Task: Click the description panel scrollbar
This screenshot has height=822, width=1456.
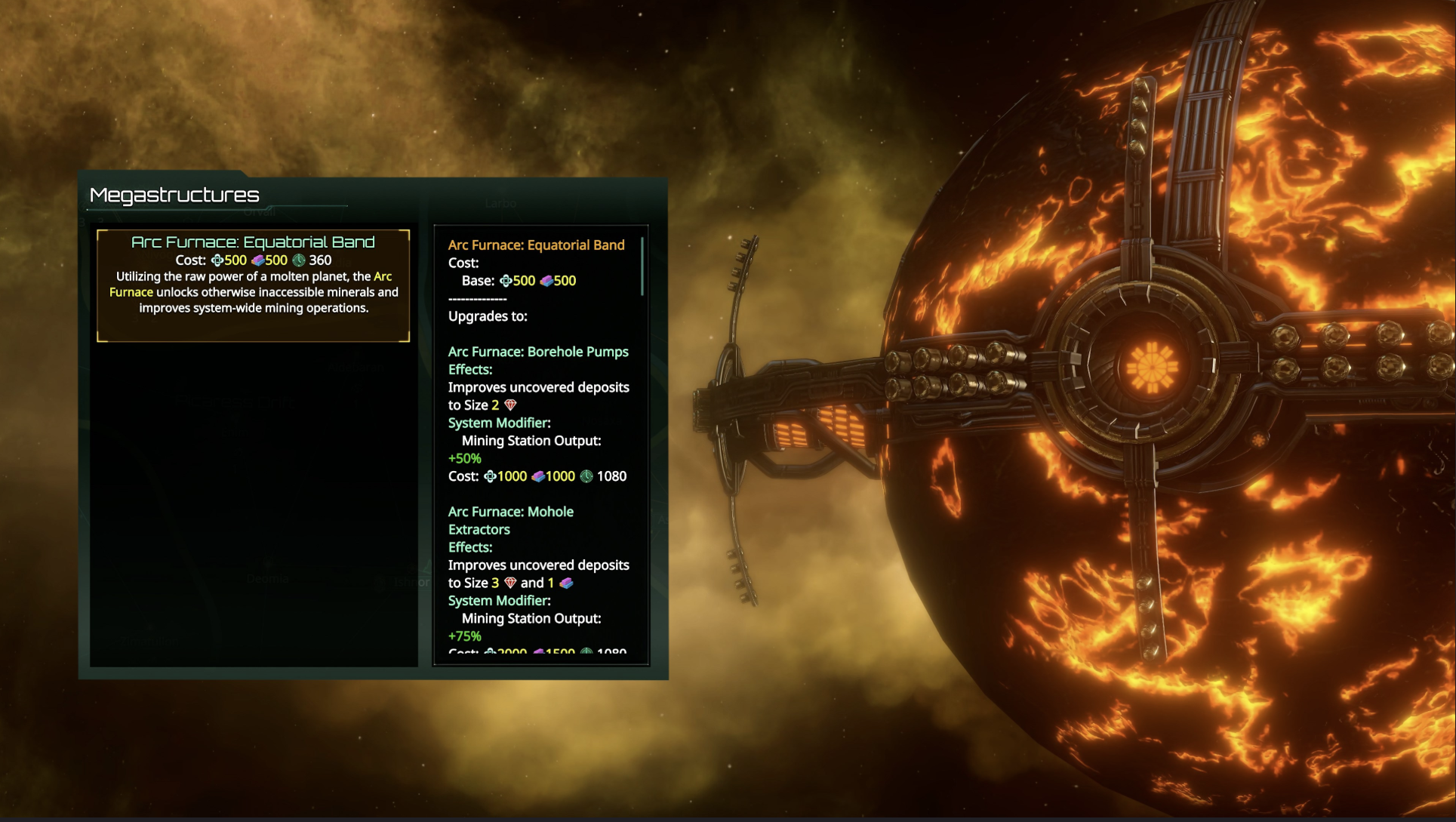Action: click(x=642, y=267)
